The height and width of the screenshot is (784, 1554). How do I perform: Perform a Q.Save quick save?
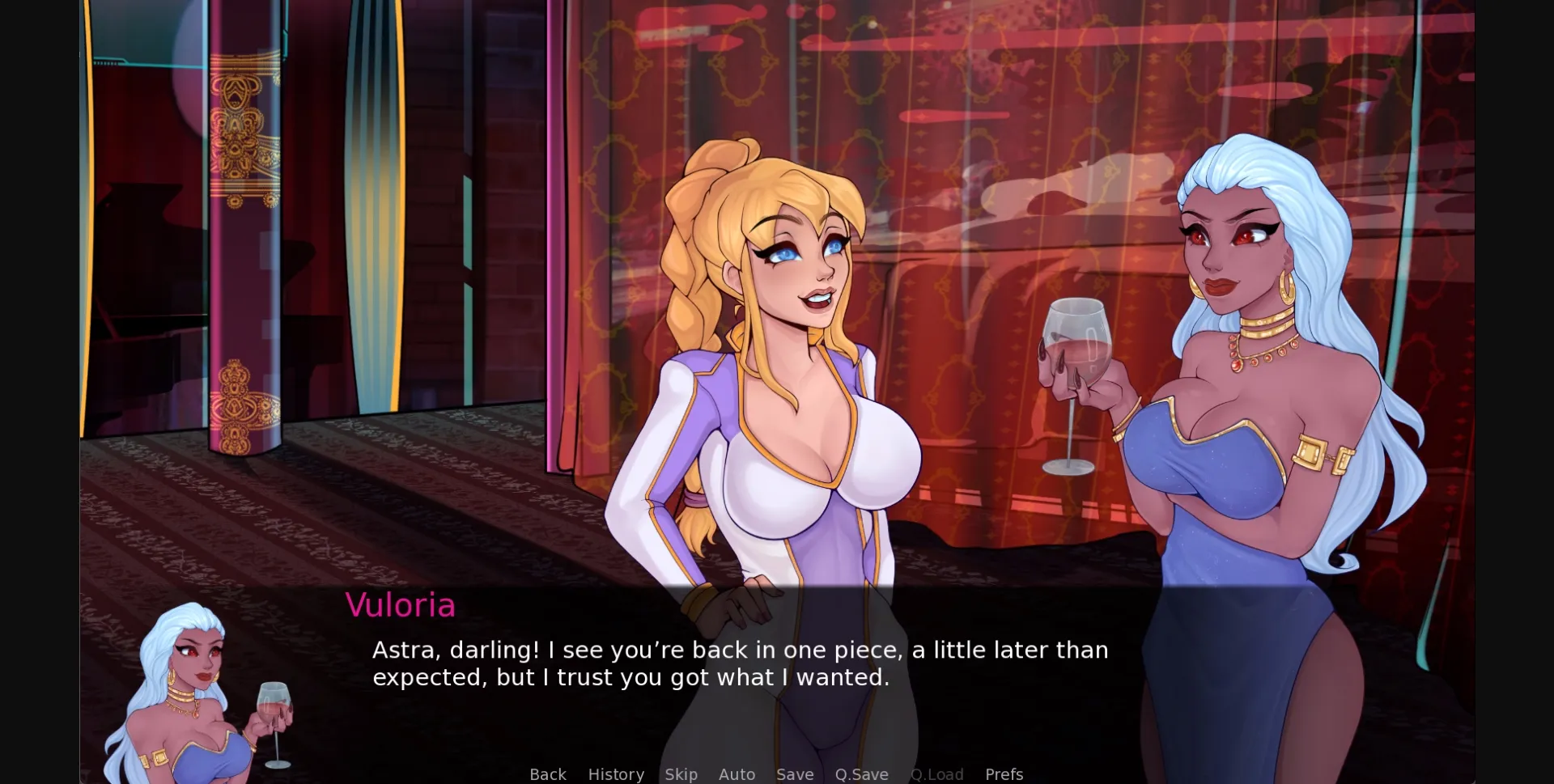pos(861,774)
